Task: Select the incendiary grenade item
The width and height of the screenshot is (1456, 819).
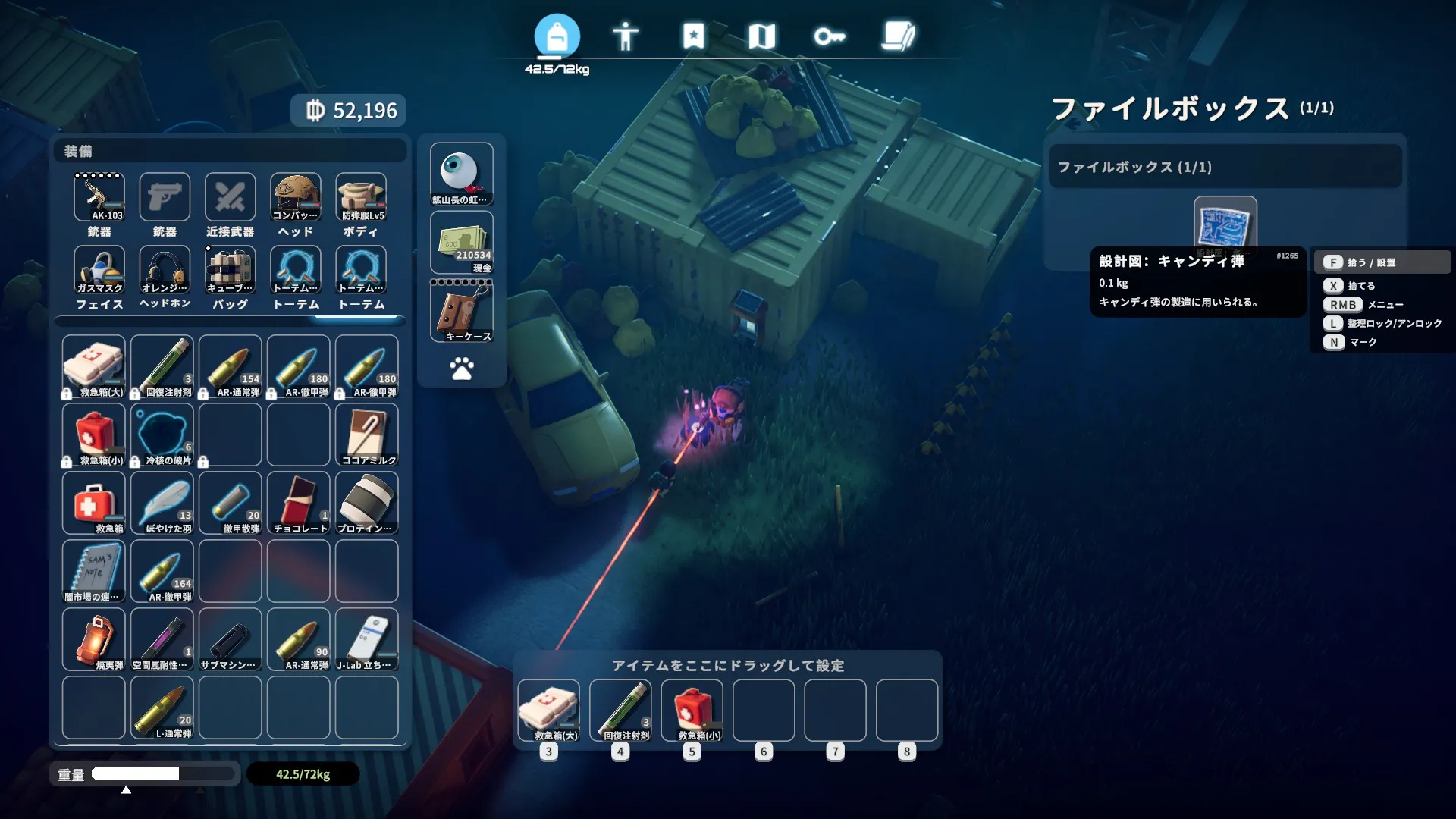Action: click(94, 639)
